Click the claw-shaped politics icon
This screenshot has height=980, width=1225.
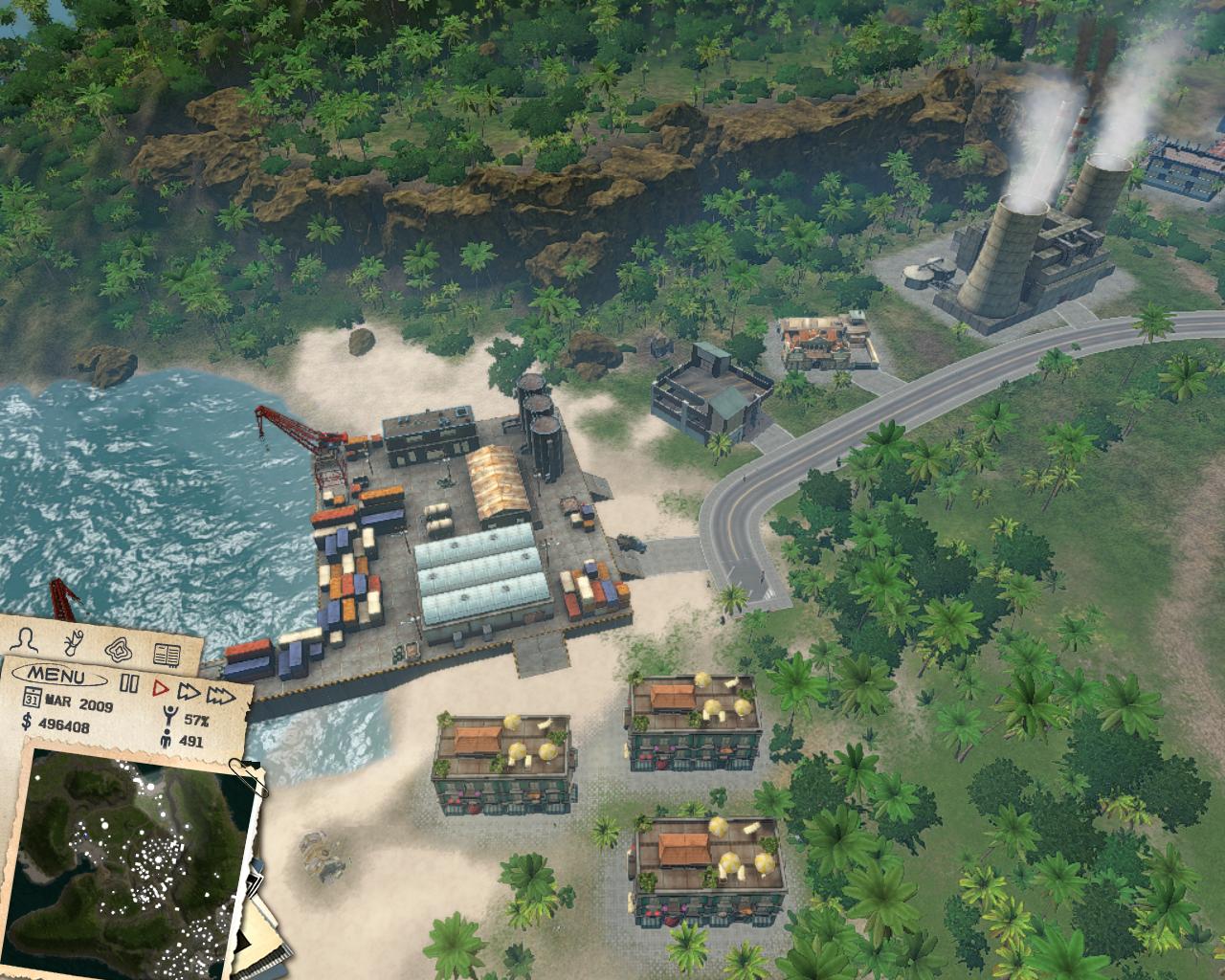click(x=74, y=643)
